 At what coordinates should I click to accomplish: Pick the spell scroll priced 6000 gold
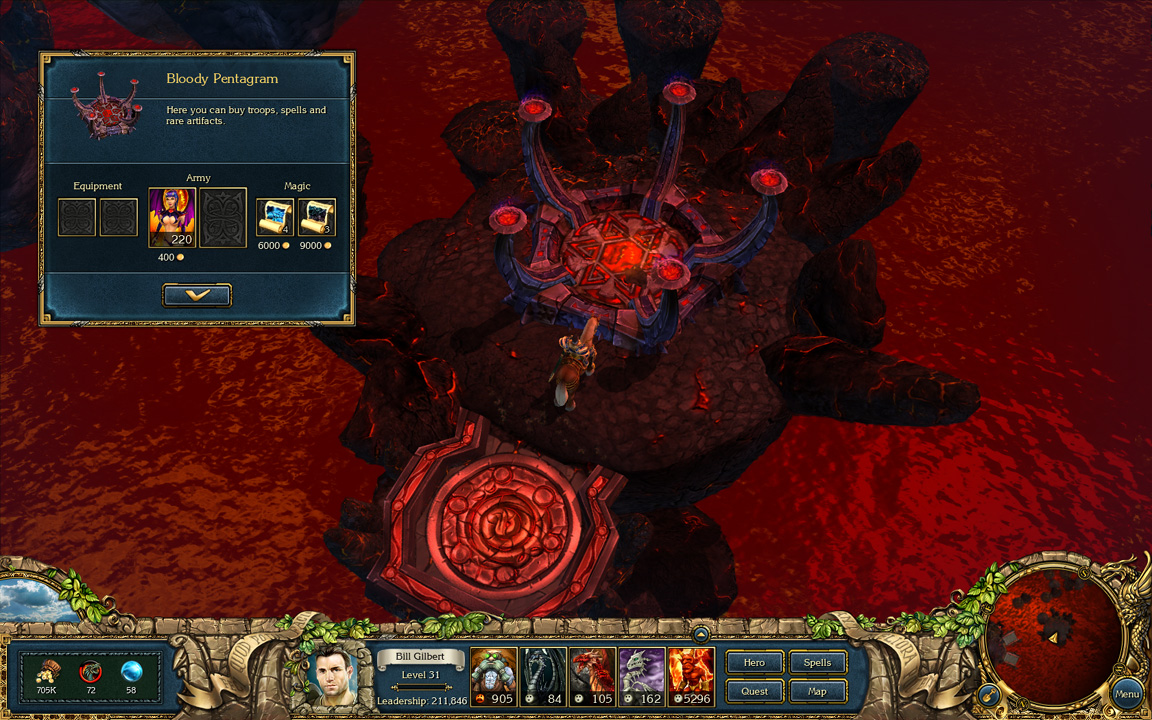[275, 217]
